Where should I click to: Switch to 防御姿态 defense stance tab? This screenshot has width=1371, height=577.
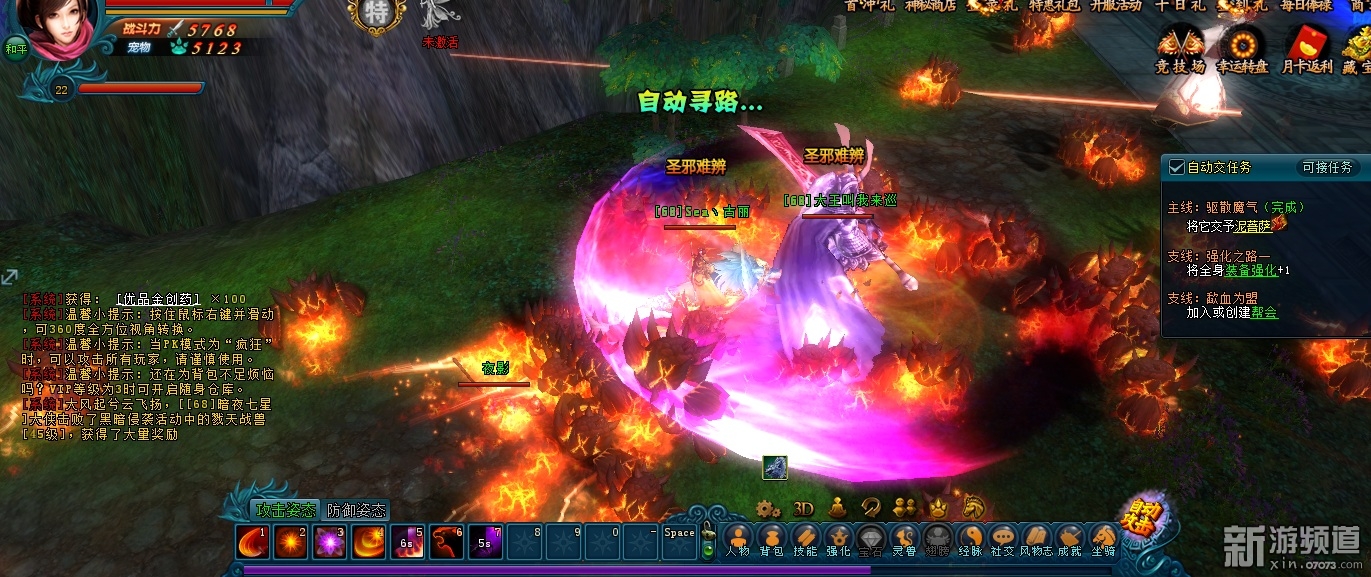click(356, 510)
